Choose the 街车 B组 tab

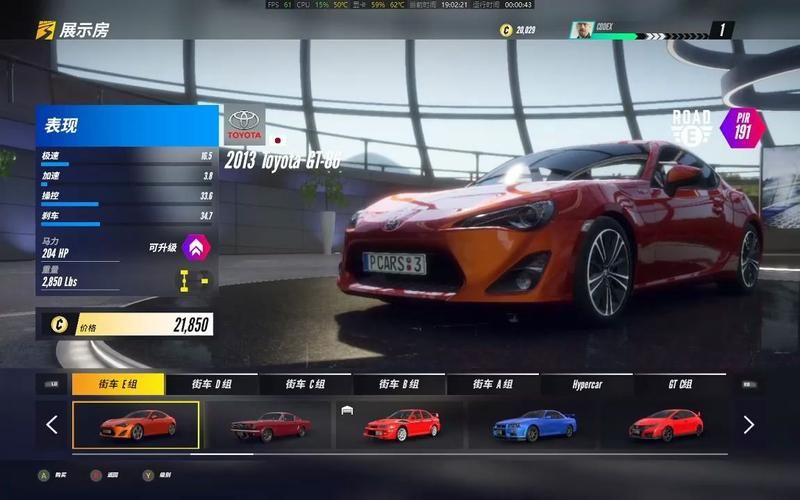pos(399,384)
